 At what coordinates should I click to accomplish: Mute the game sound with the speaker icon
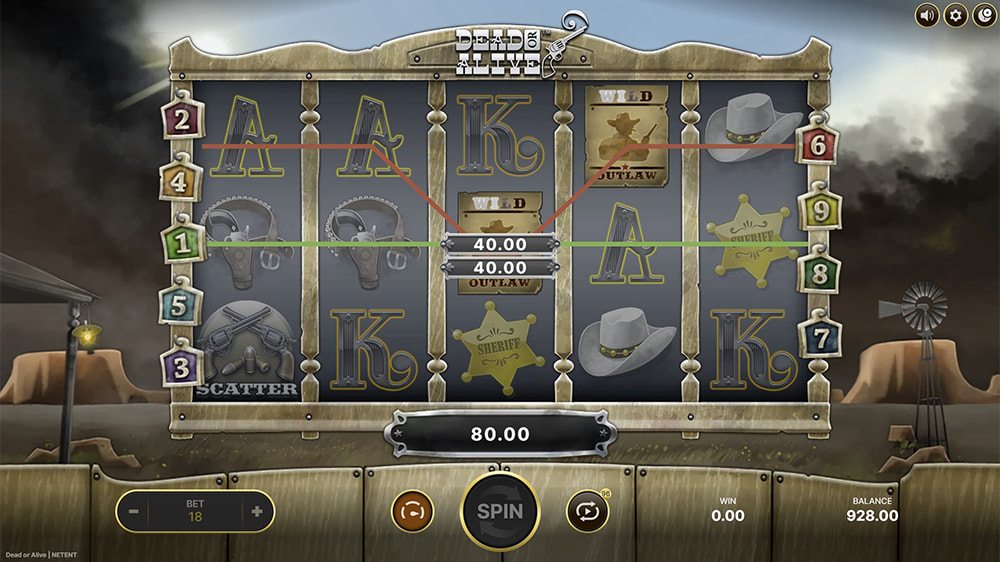click(927, 15)
